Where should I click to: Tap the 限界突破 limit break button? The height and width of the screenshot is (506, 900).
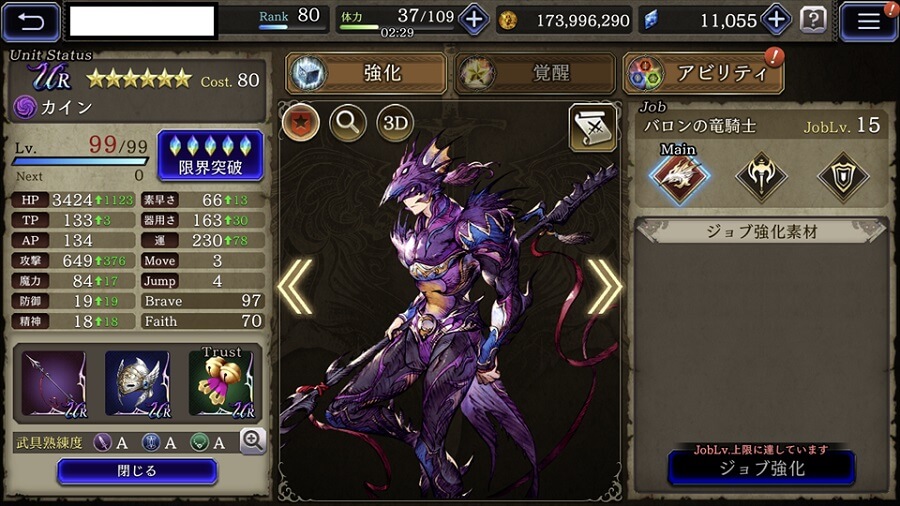tap(210, 155)
